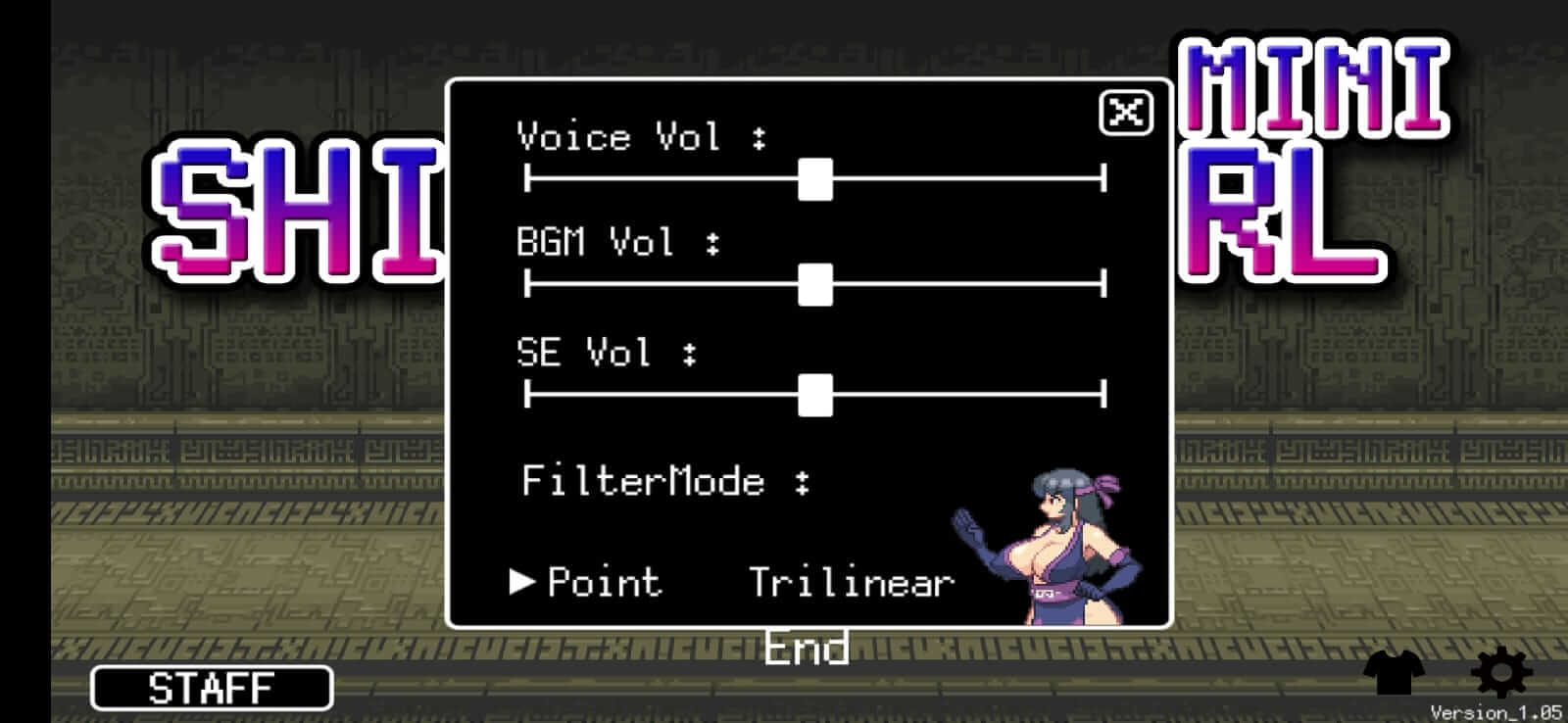Select the Point filter mode
The height and width of the screenshot is (723, 1568).
(604, 582)
